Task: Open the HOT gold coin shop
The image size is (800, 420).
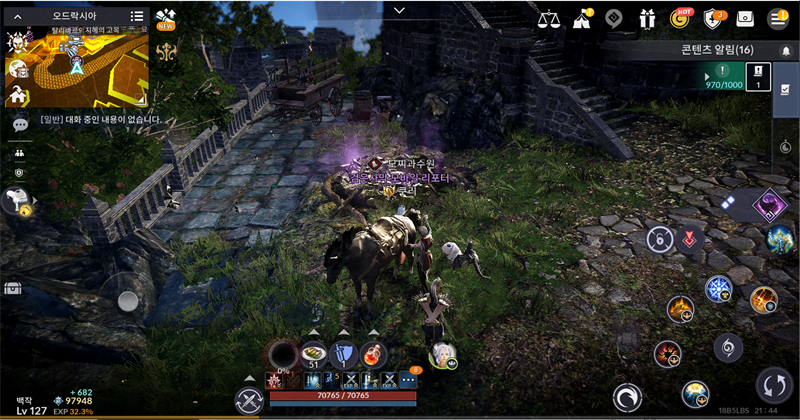Action: click(x=681, y=18)
